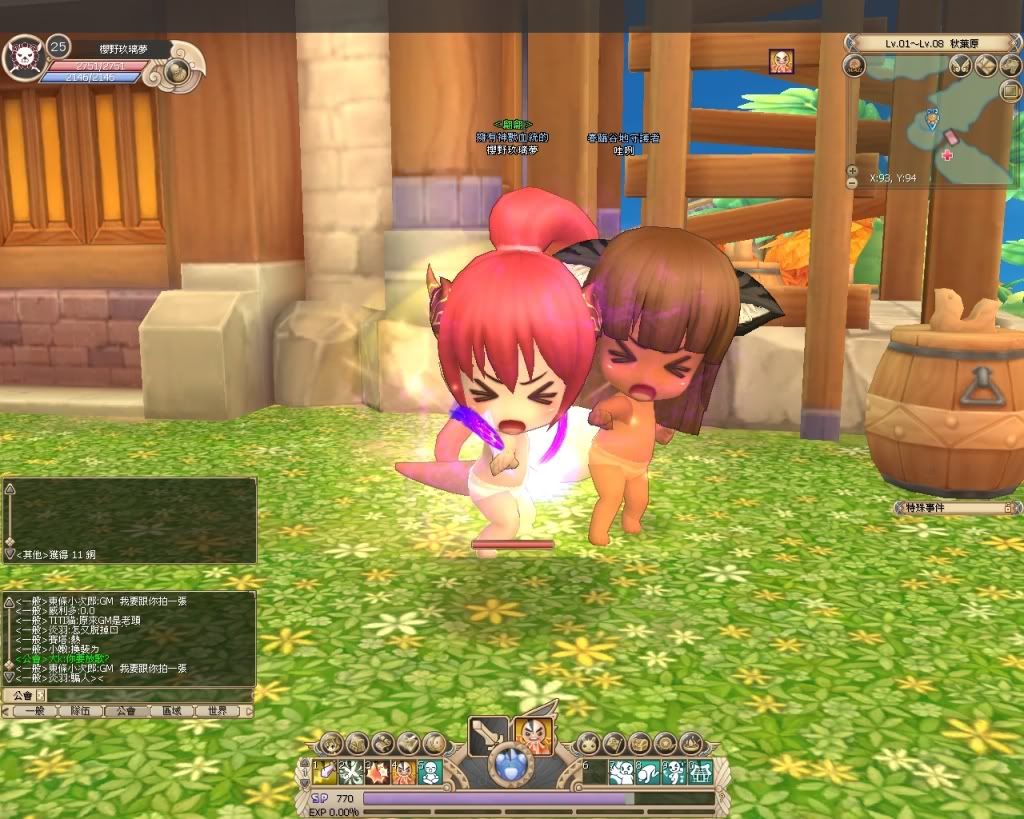Image resolution: width=1024 pixels, height=819 pixels.
Task: Zoom out the minimap with the minus button
Action: [852, 183]
